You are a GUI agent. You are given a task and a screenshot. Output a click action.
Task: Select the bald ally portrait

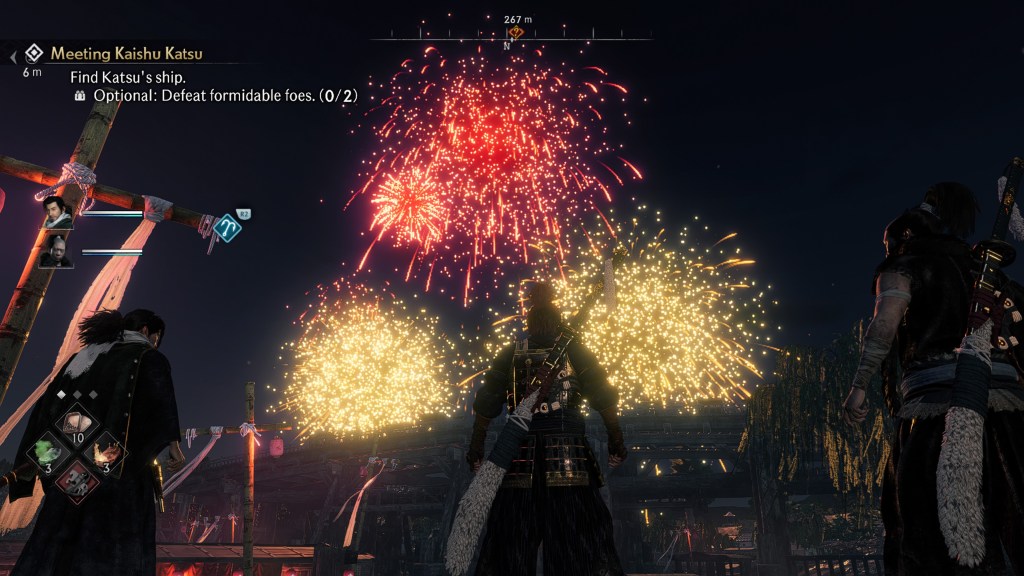(x=57, y=251)
